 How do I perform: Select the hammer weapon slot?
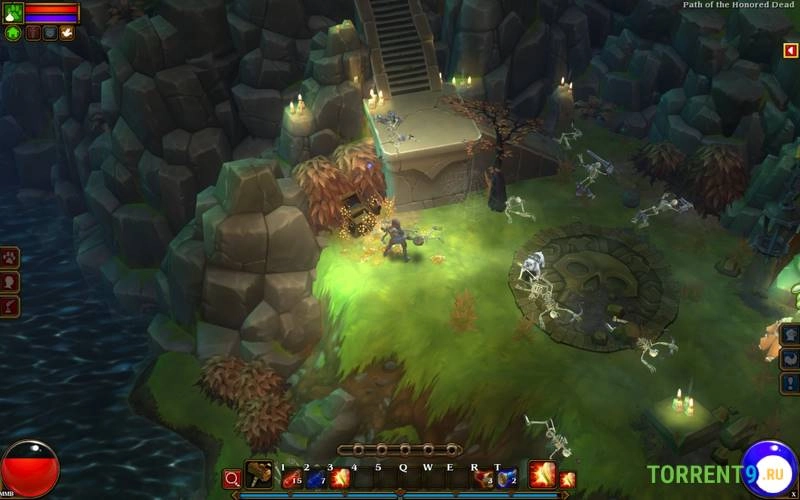coord(259,477)
